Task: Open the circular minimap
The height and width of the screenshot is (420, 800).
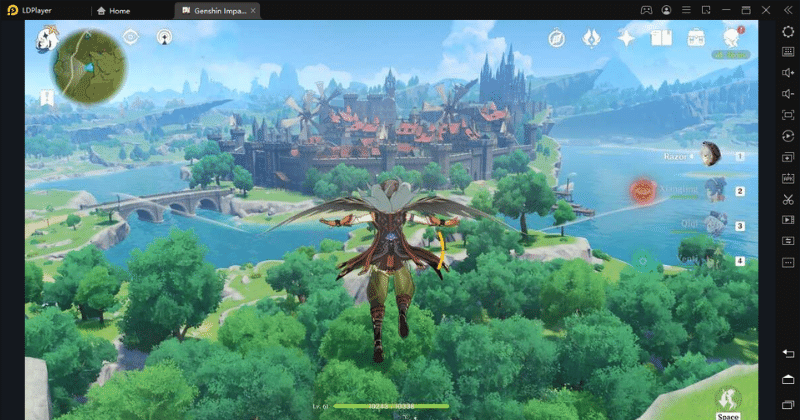Action: (x=89, y=66)
